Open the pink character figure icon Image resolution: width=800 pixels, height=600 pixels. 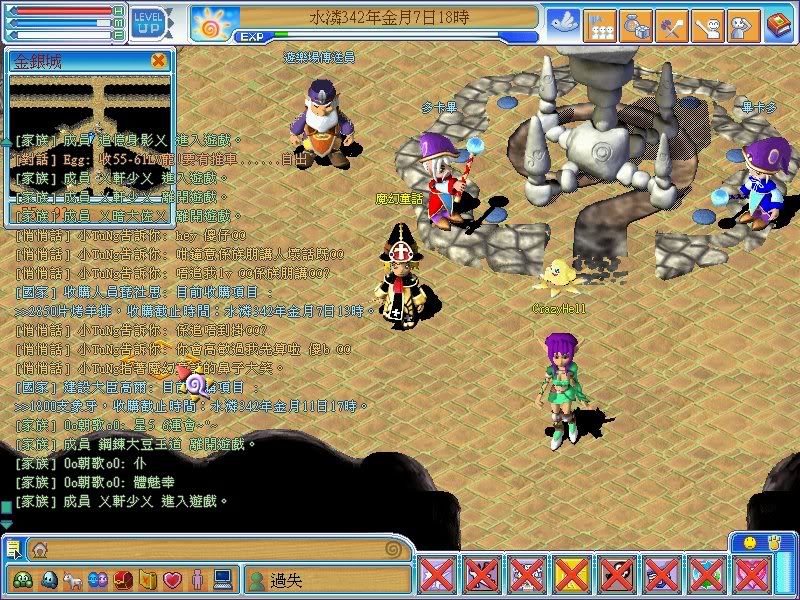197,579
